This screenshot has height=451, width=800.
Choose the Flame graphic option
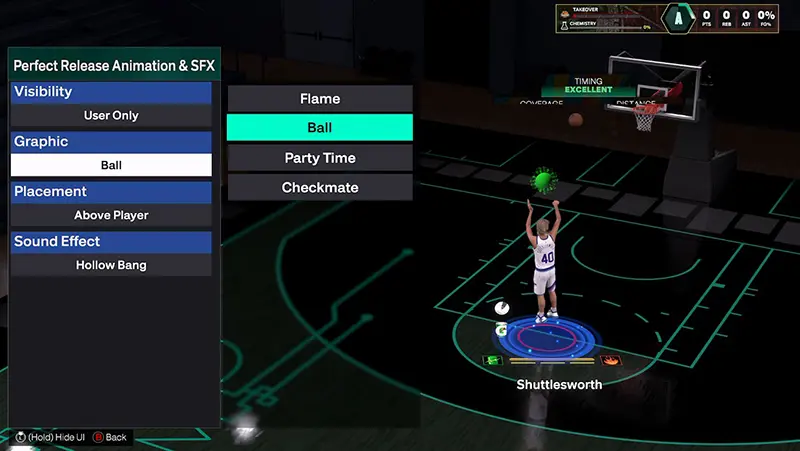click(320, 98)
